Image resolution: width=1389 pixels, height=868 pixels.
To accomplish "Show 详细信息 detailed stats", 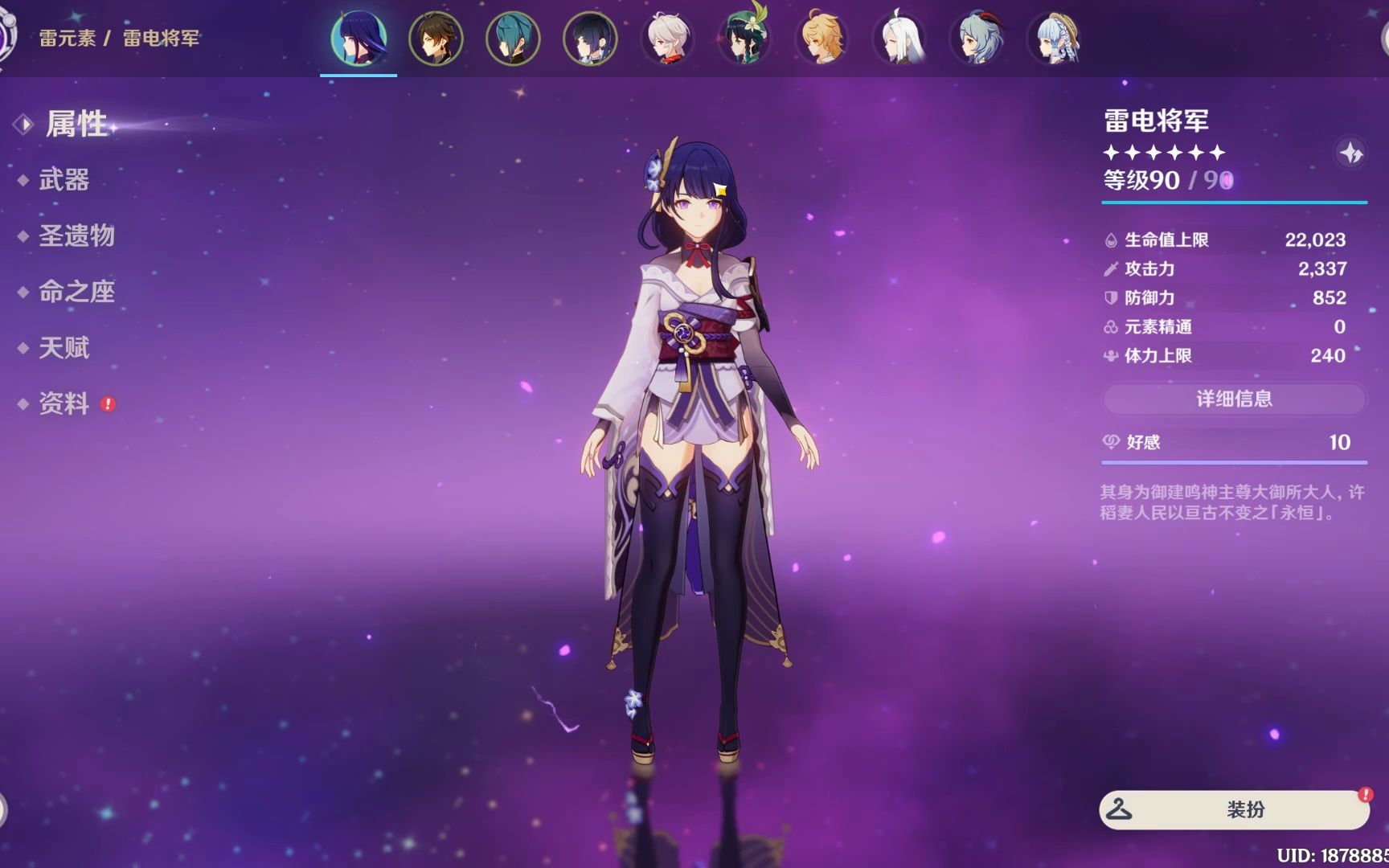I will pyautogui.click(x=1234, y=399).
